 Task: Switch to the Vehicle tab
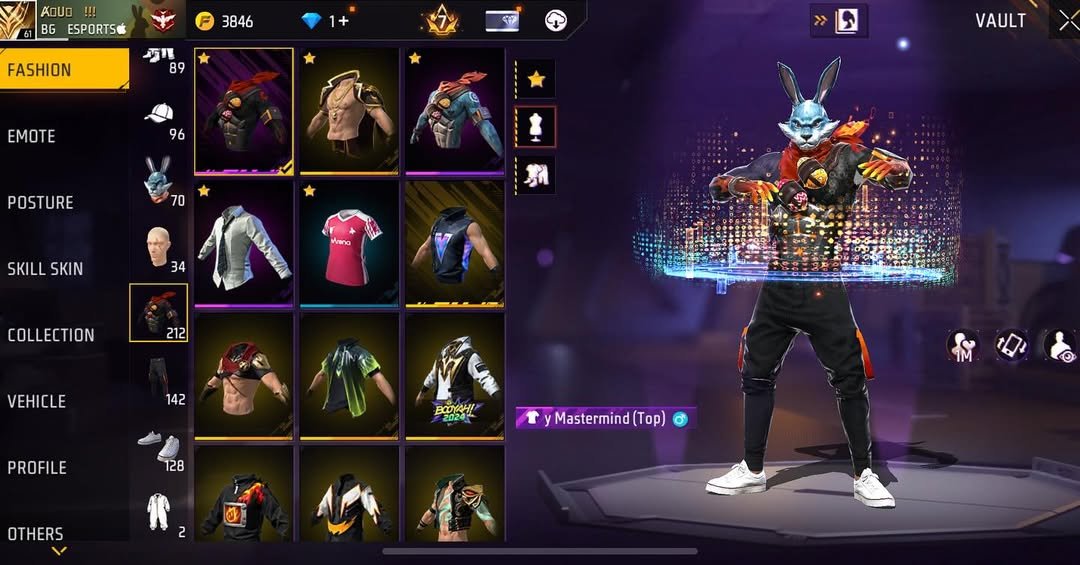37,401
